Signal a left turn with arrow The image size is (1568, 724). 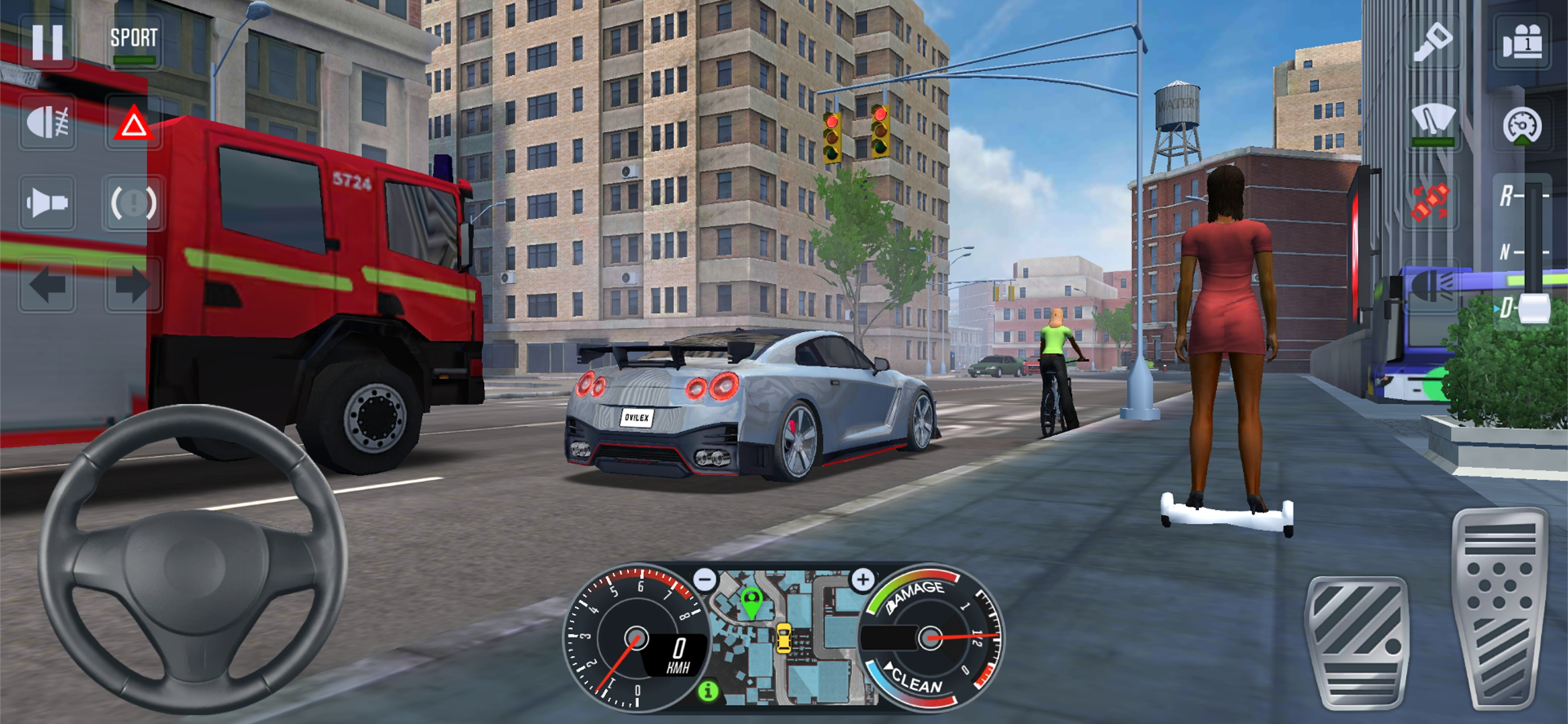(47, 284)
